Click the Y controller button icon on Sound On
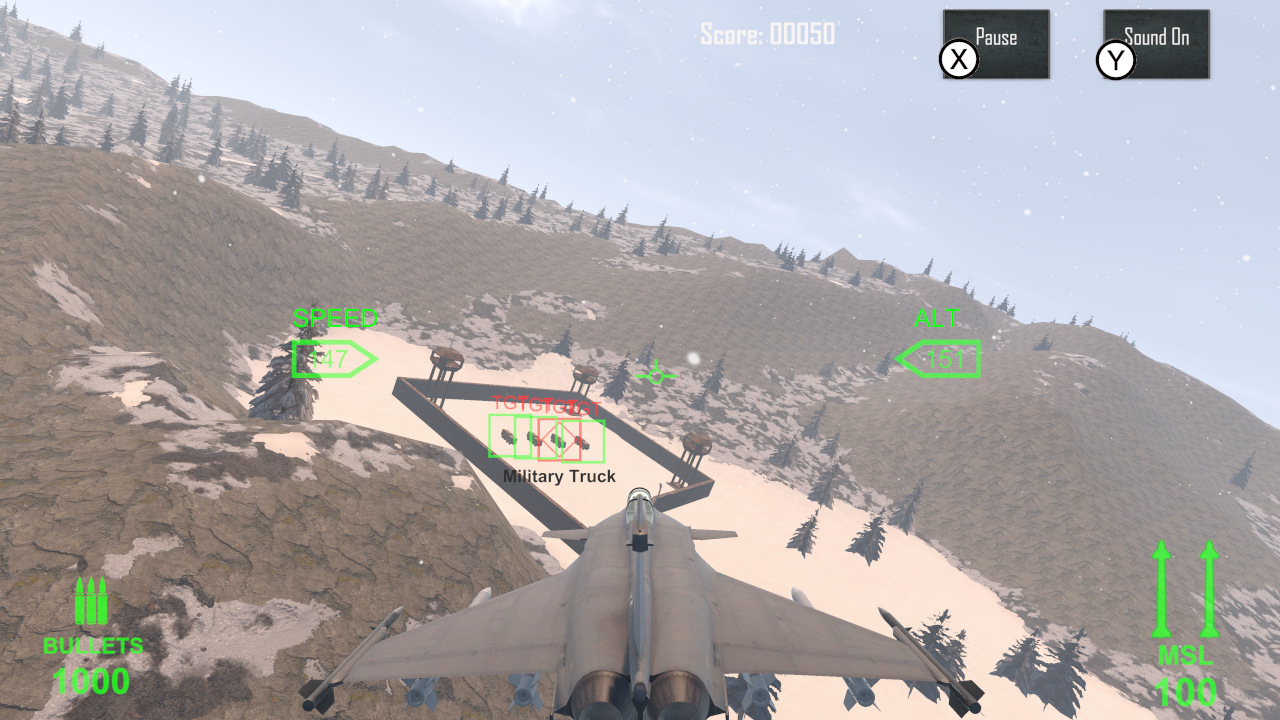Image resolution: width=1280 pixels, height=720 pixels. pyautogui.click(x=1117, y=61)
